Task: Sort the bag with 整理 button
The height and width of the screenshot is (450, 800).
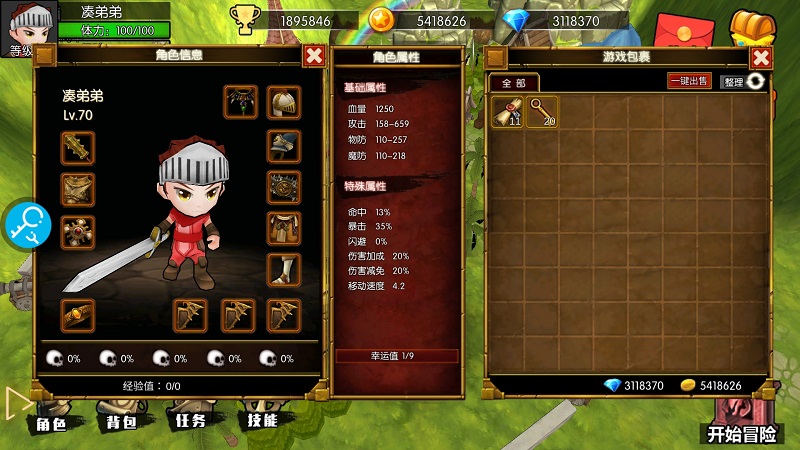Action: coord(743,82)
